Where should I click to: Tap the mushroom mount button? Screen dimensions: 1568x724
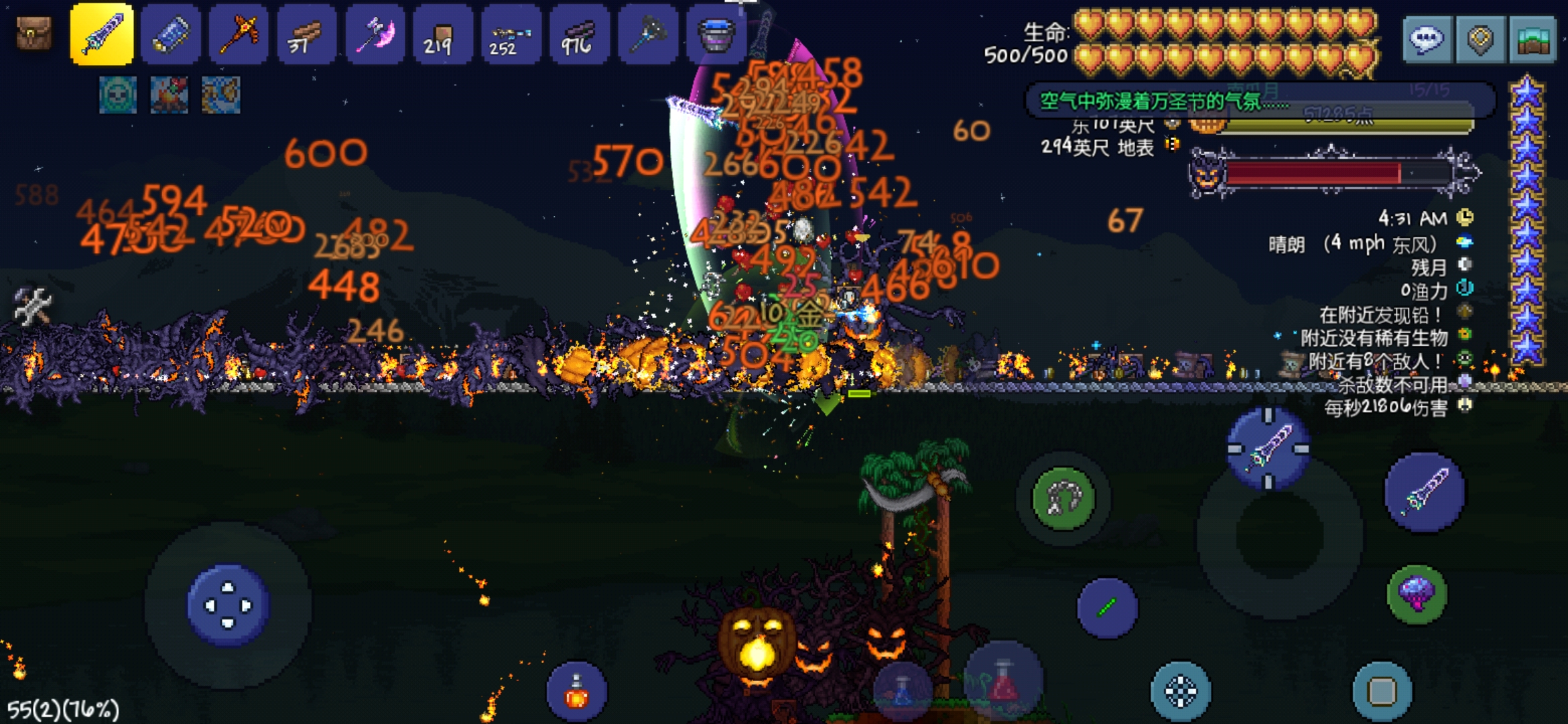click(x=1417, y=594)
